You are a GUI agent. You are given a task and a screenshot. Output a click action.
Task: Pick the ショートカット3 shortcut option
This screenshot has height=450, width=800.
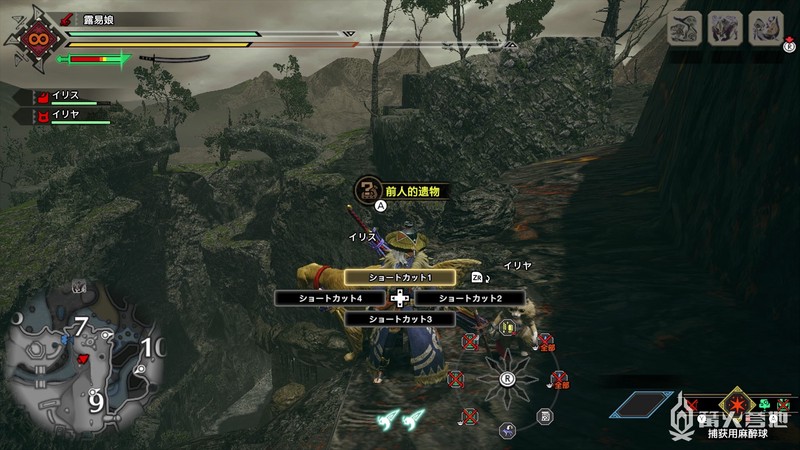(399, 319)
